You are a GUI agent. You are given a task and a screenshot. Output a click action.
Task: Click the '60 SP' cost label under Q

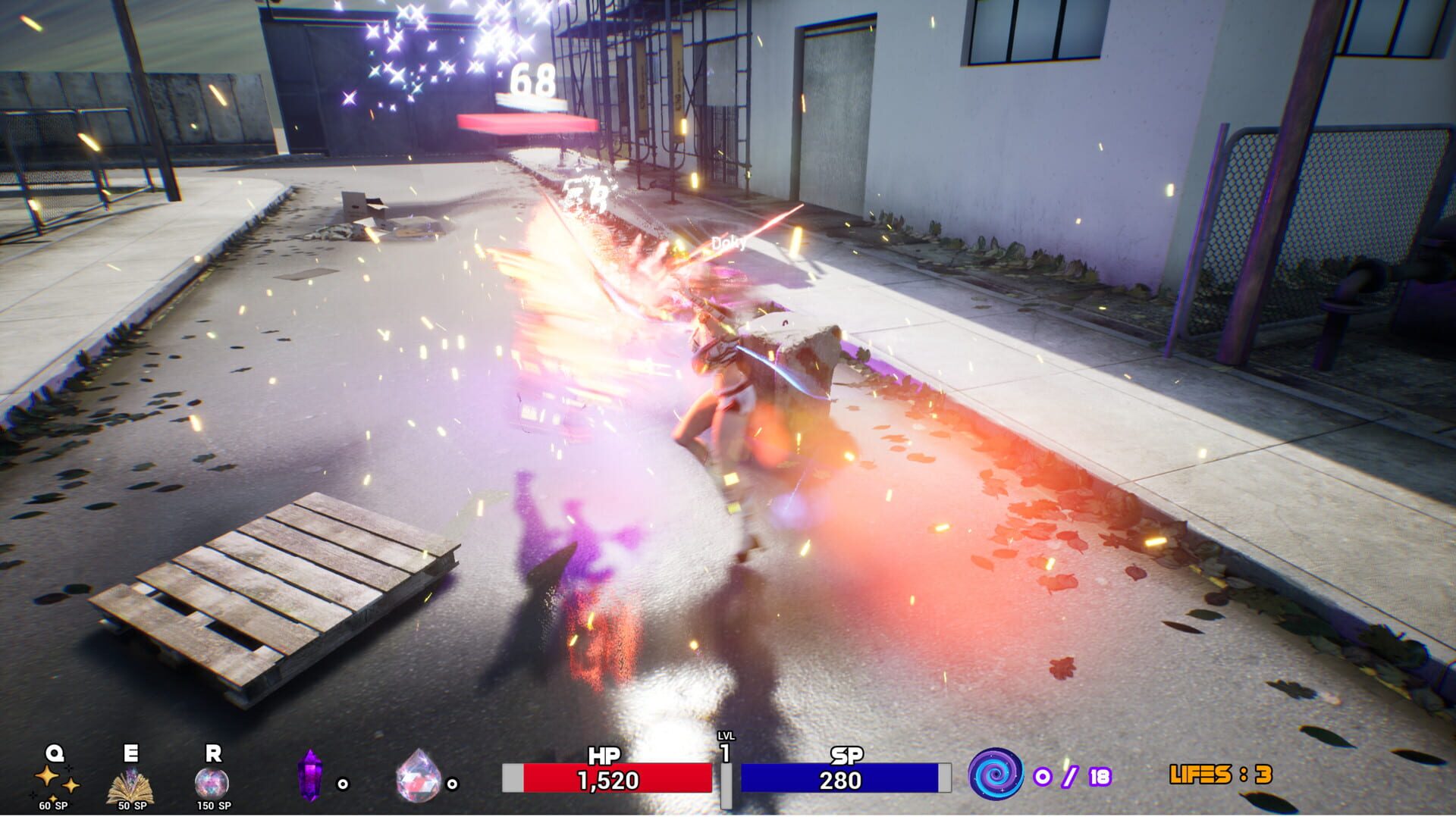click(x=53, y=807)
